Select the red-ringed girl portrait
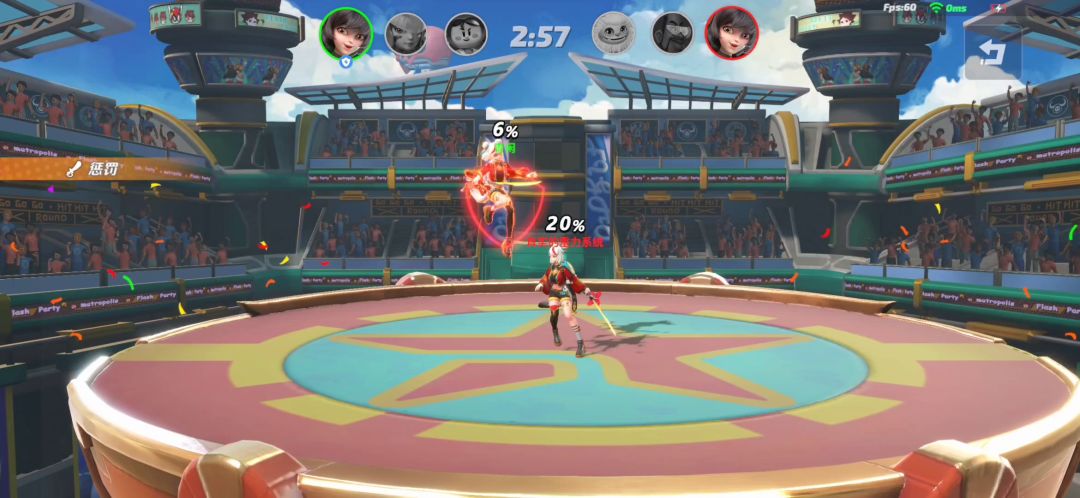 (x=731, y=33)
